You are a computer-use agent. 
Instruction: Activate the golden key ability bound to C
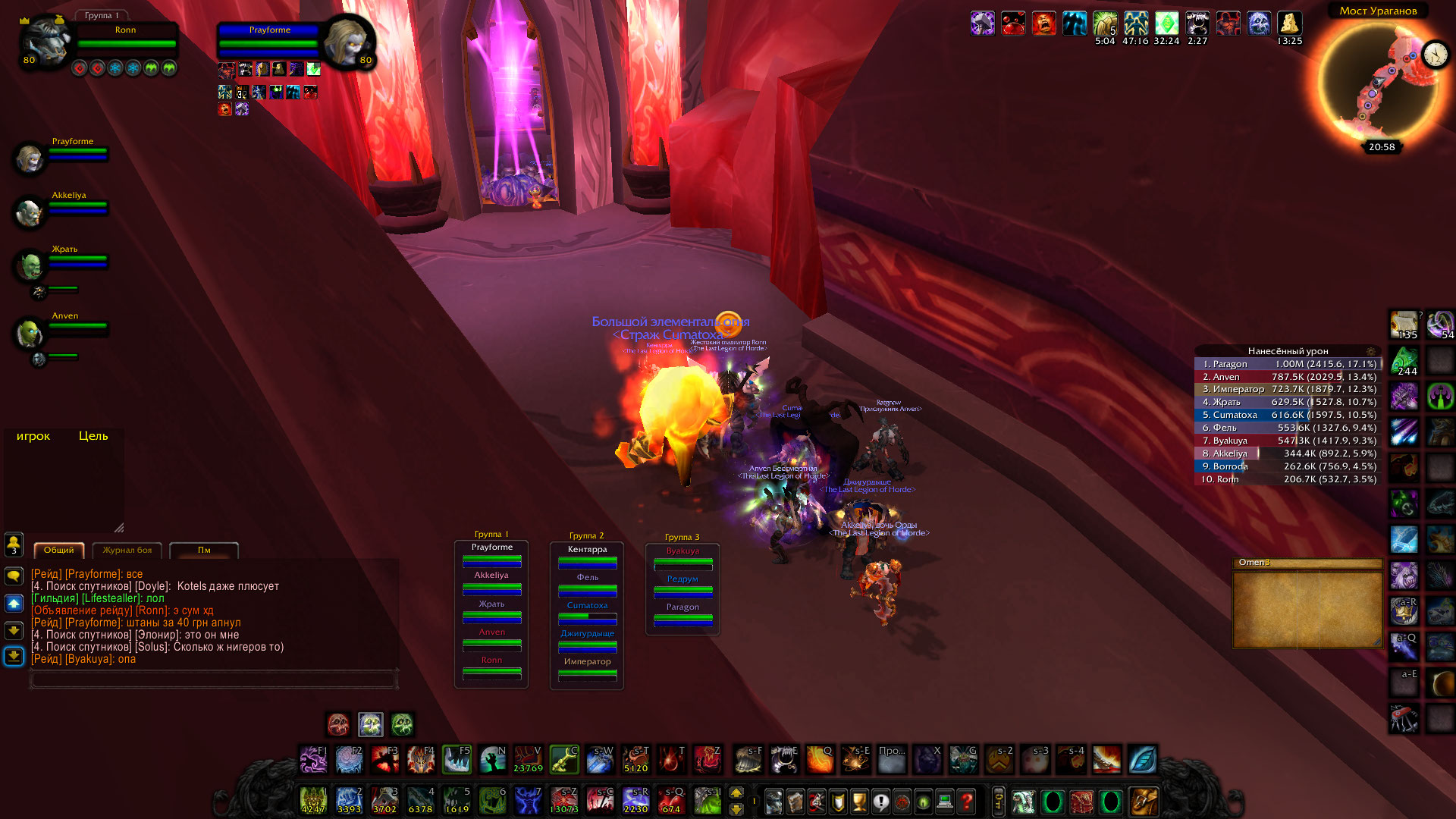(x=564, y=759)
